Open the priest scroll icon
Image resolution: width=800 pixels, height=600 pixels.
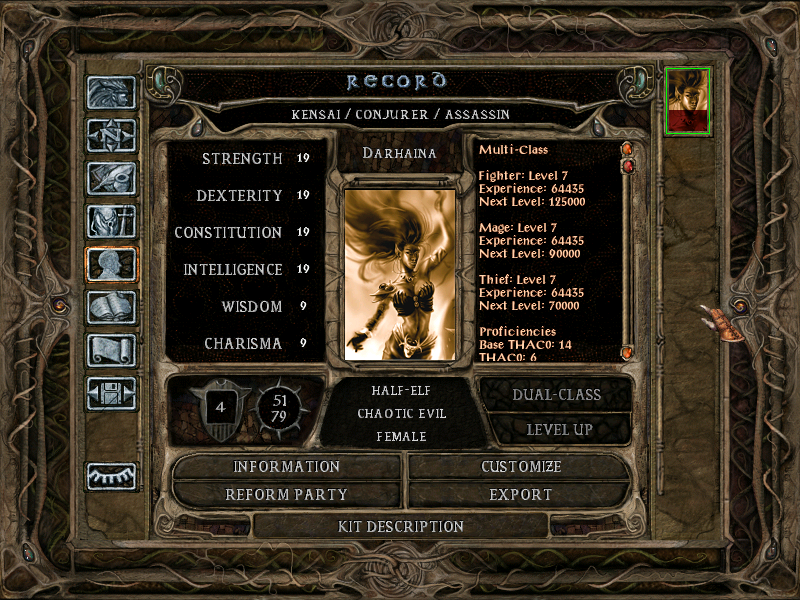point(111,350)
